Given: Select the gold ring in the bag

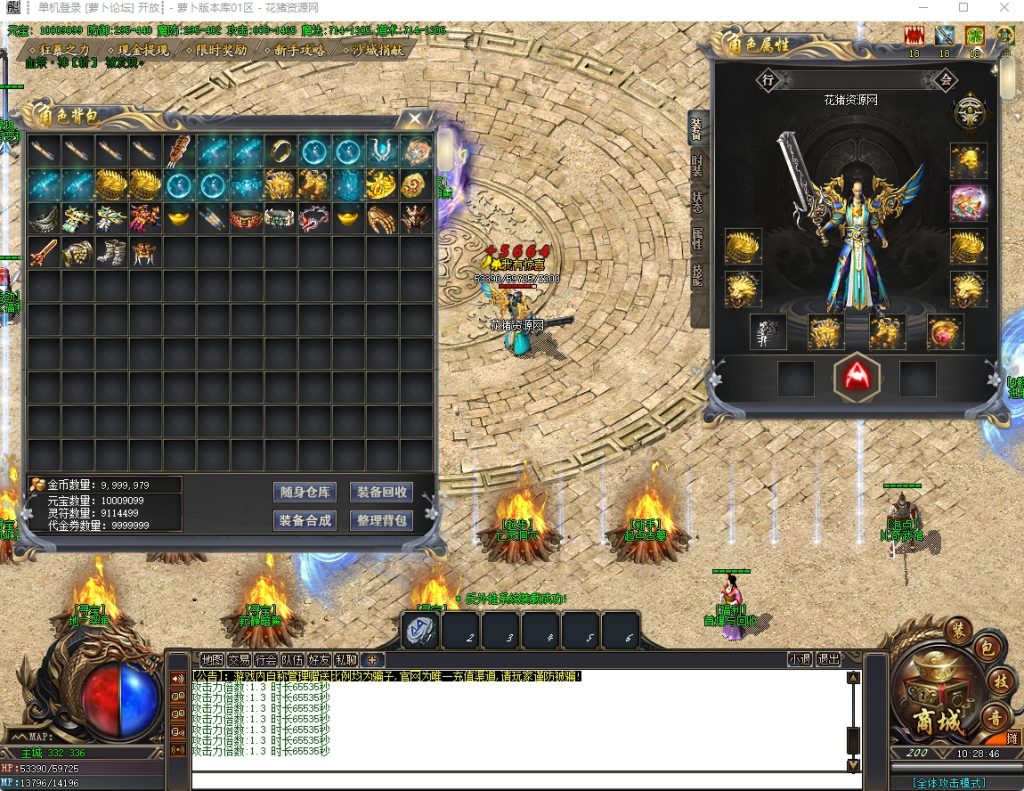Looking at the screenshot, I should [x=280, y=151].
